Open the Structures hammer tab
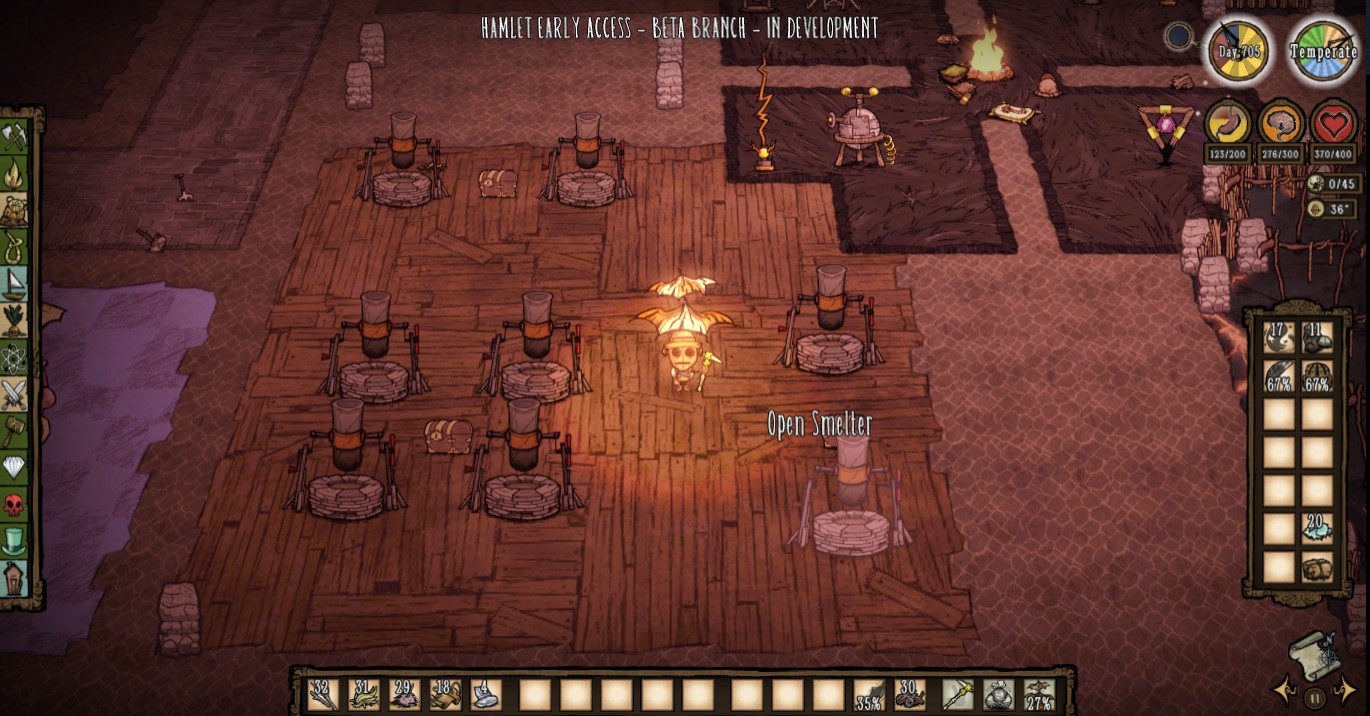1370x716 pixels. coord(14,431)
